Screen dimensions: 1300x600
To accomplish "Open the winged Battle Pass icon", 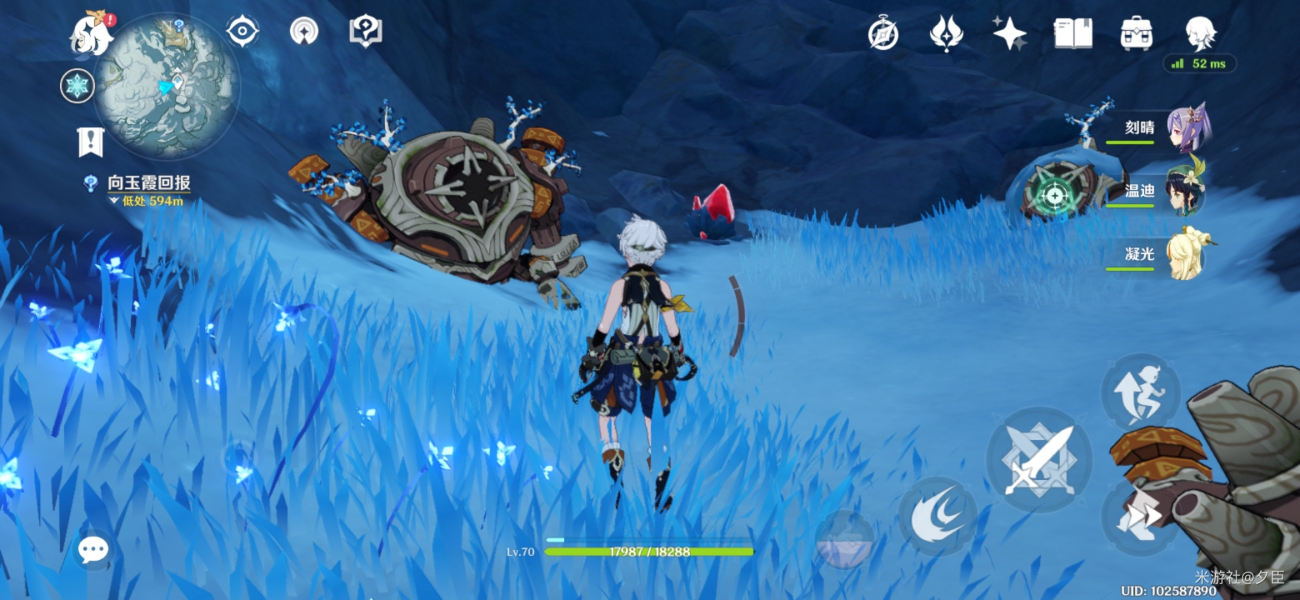I will point(946,34).
